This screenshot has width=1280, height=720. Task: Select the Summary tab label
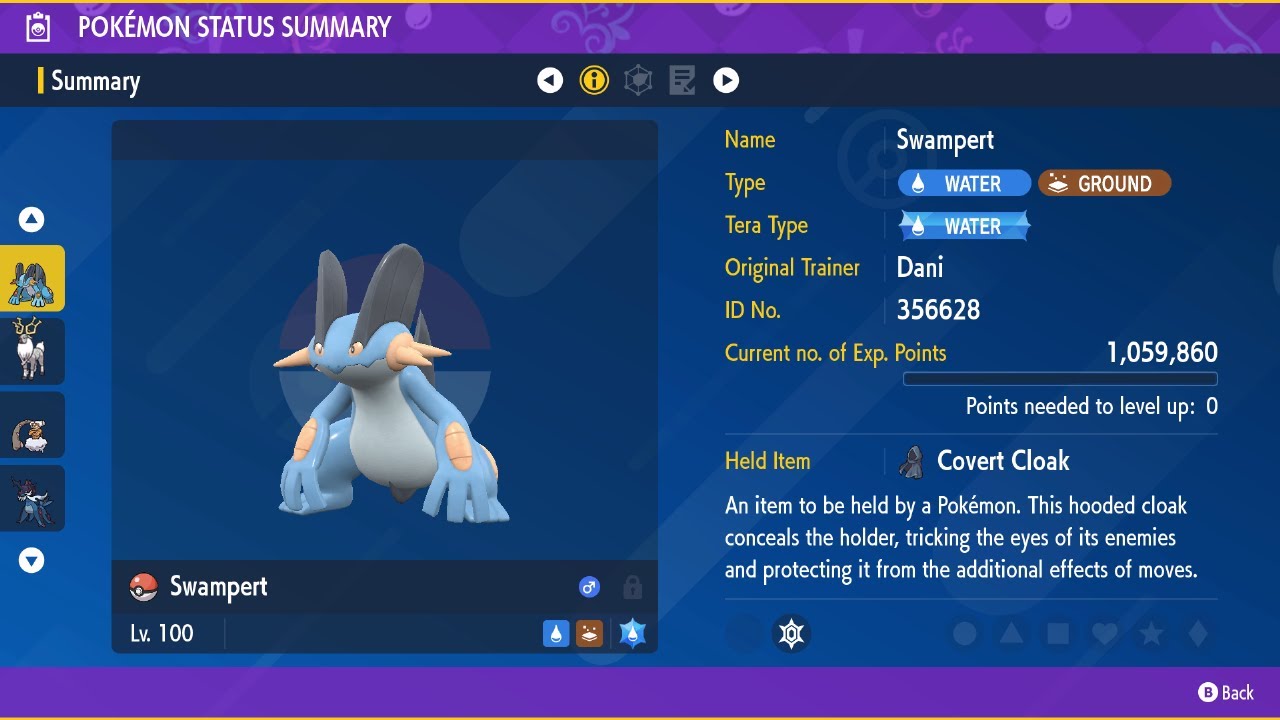[x=96, y=81]
